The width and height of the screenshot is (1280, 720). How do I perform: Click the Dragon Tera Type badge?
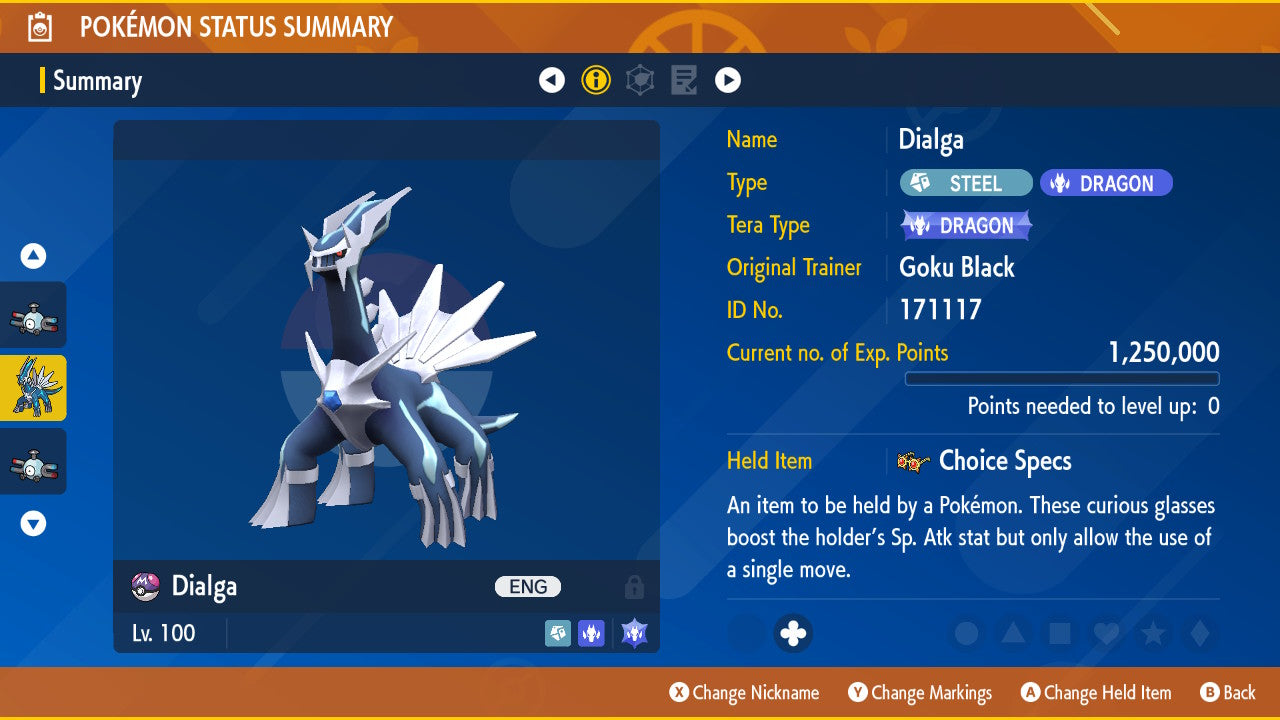(x=966, y=226)
